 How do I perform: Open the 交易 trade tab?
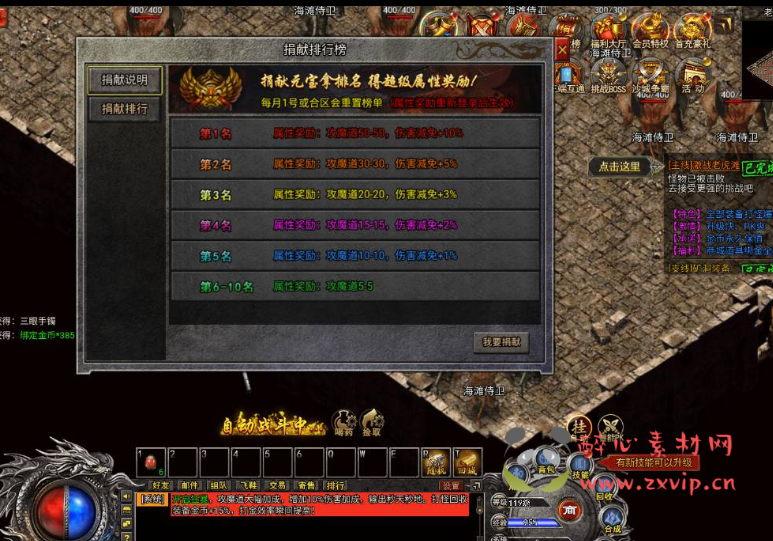tap(277, 485)
